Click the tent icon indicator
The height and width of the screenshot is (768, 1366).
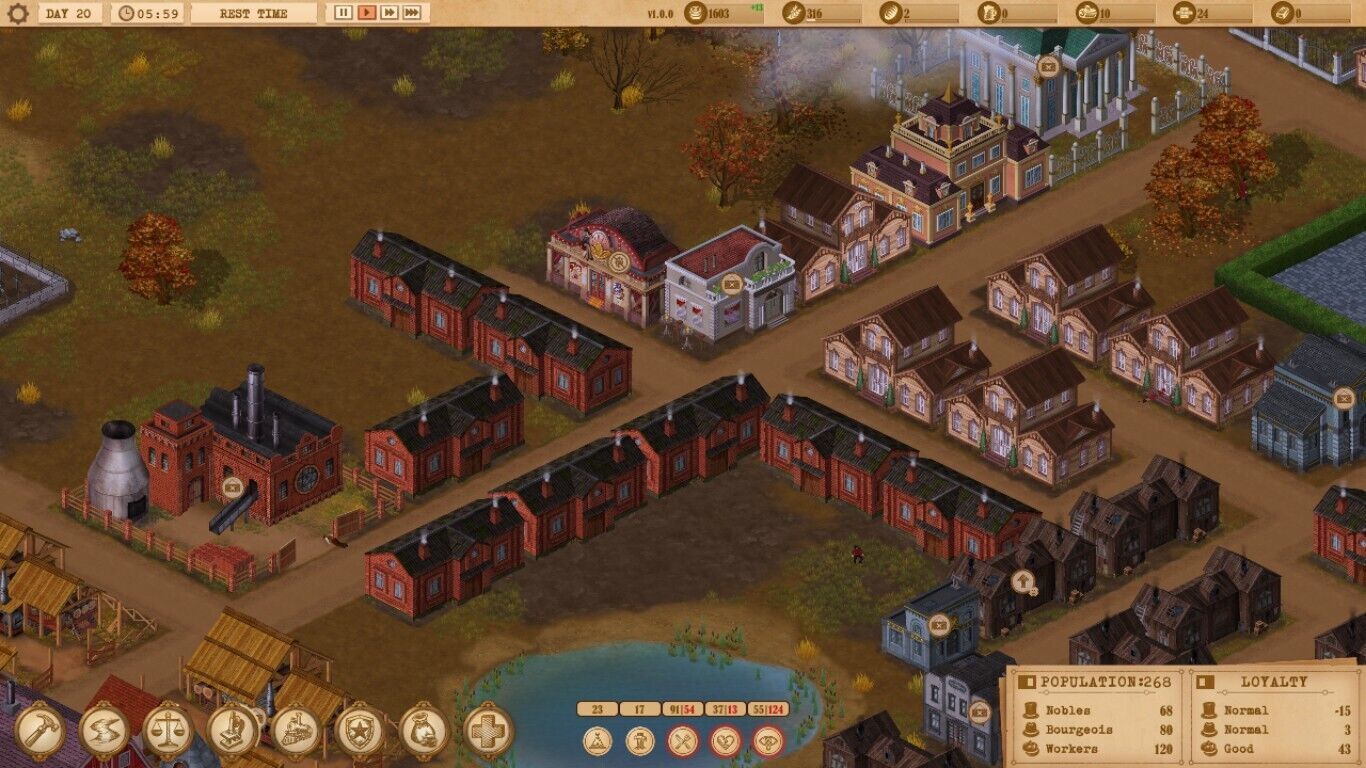click(x=598, y=742)
